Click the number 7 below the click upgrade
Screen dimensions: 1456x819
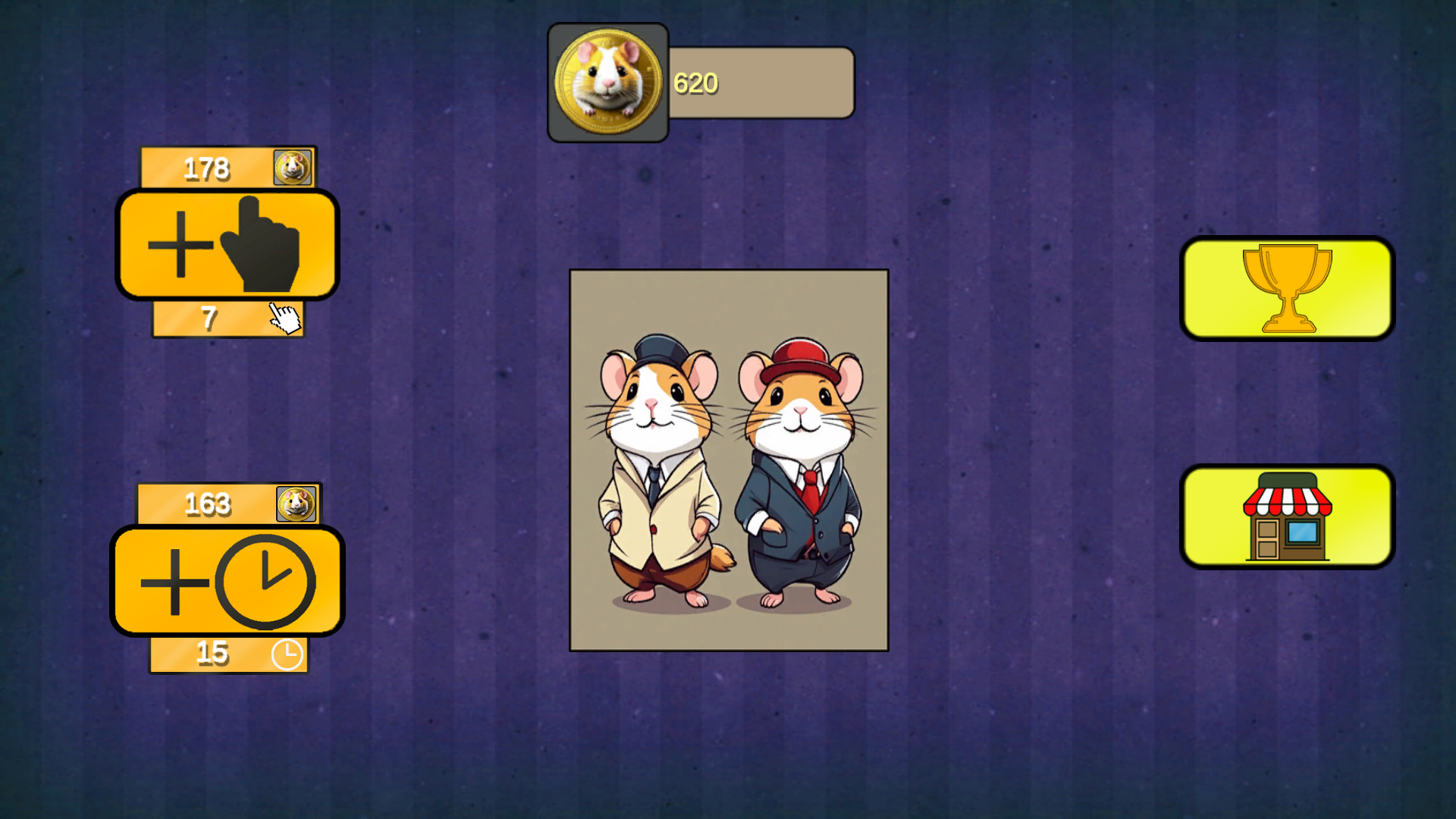pos(210,318)
